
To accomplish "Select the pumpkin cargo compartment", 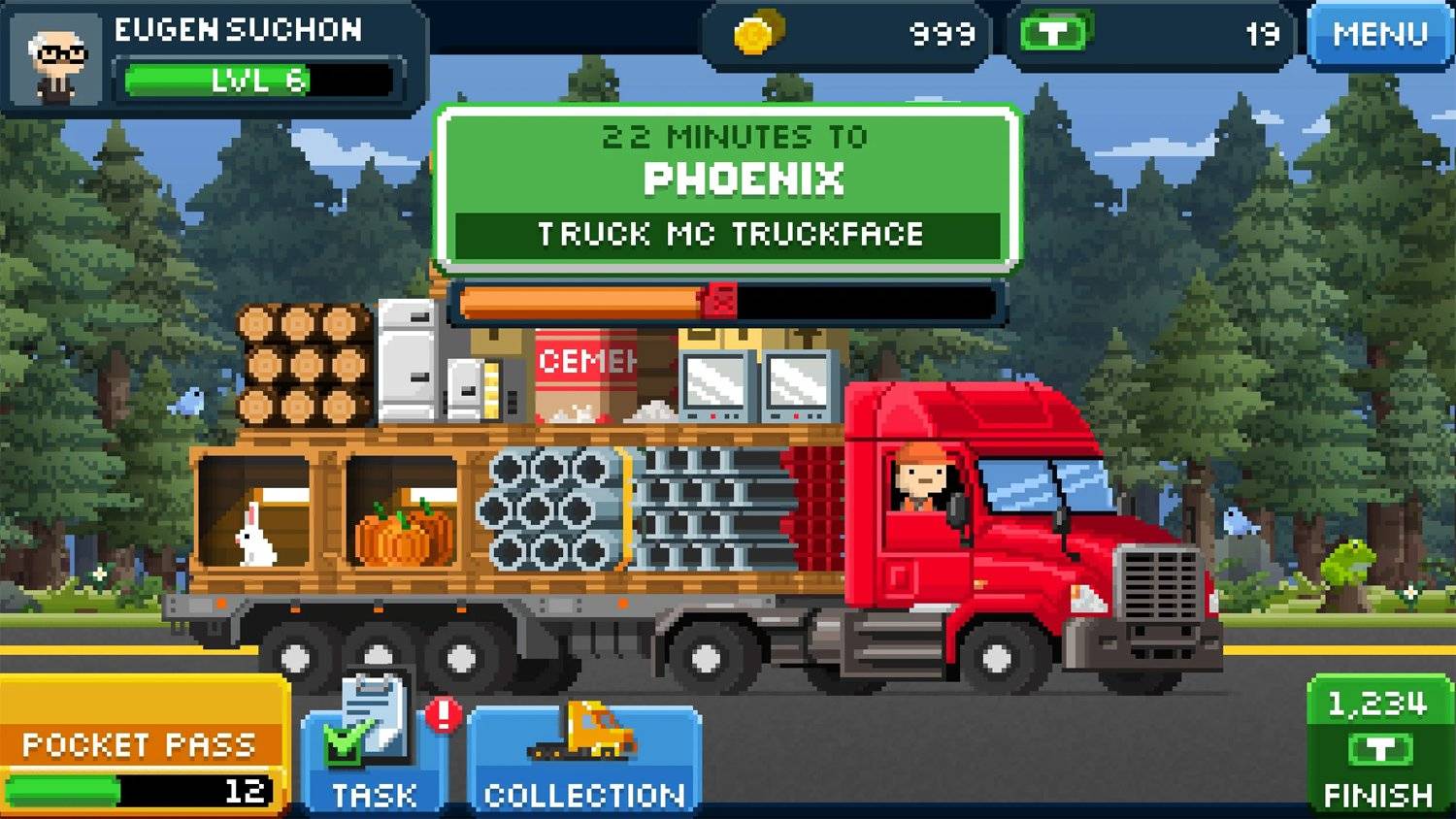I will tap(401, 534).
